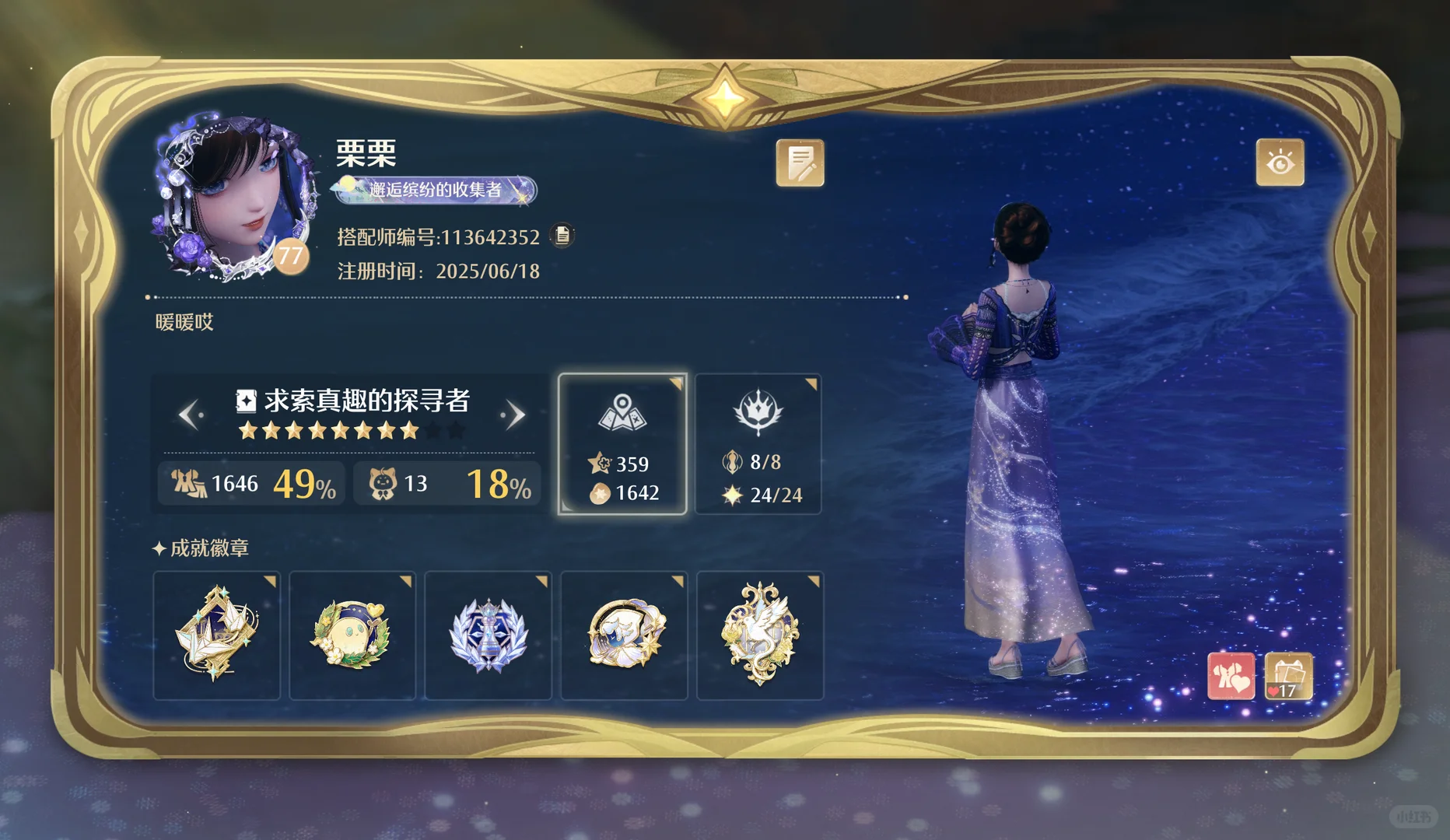Image resolution: width=1450 pixels, height=840 pixels.
Task: Click the copy stylist ID icon
Action: point(562,236)
